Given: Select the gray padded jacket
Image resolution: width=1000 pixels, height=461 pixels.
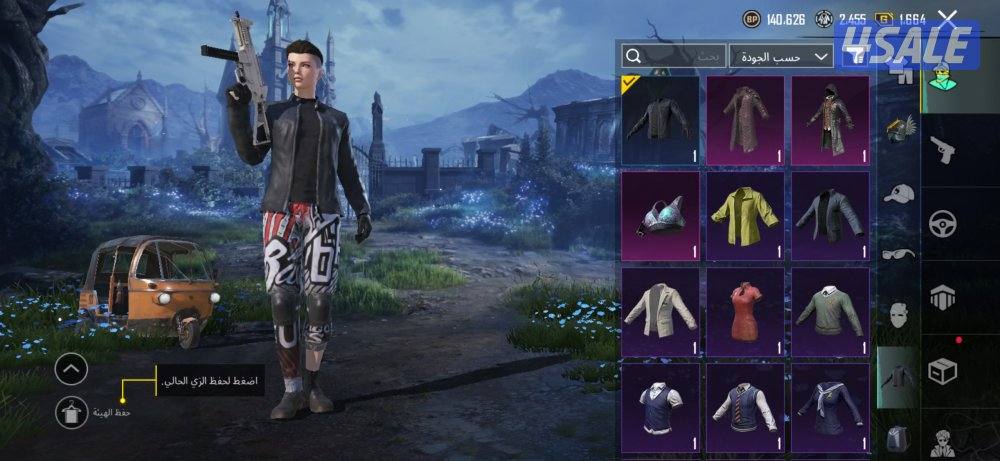Looking at the screenshot, I should 829,215.
